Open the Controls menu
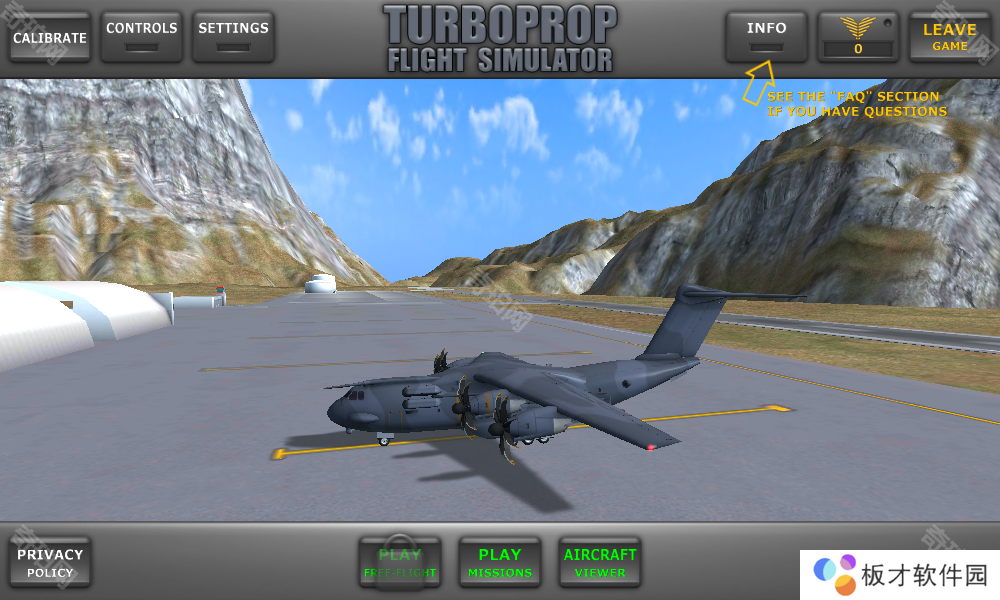The image size is (1000, 600). pyautogui.click(x=142, y=37)
